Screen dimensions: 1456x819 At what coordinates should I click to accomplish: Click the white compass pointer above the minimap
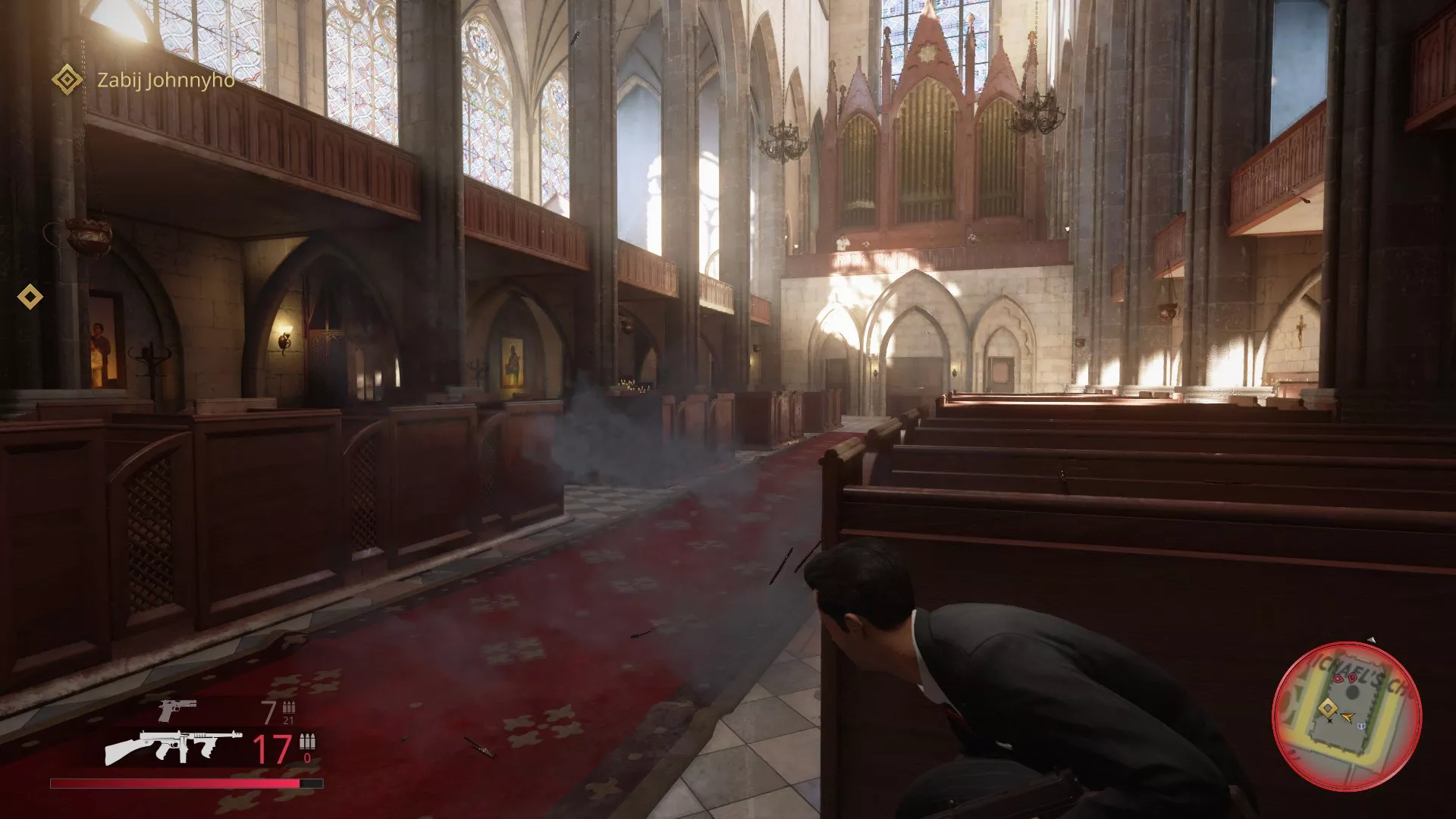(1373, 639)
